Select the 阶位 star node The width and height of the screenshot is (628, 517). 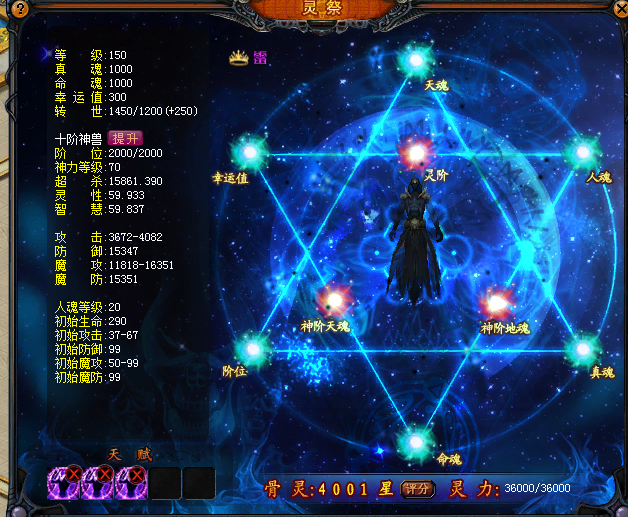tap(252, 349)
